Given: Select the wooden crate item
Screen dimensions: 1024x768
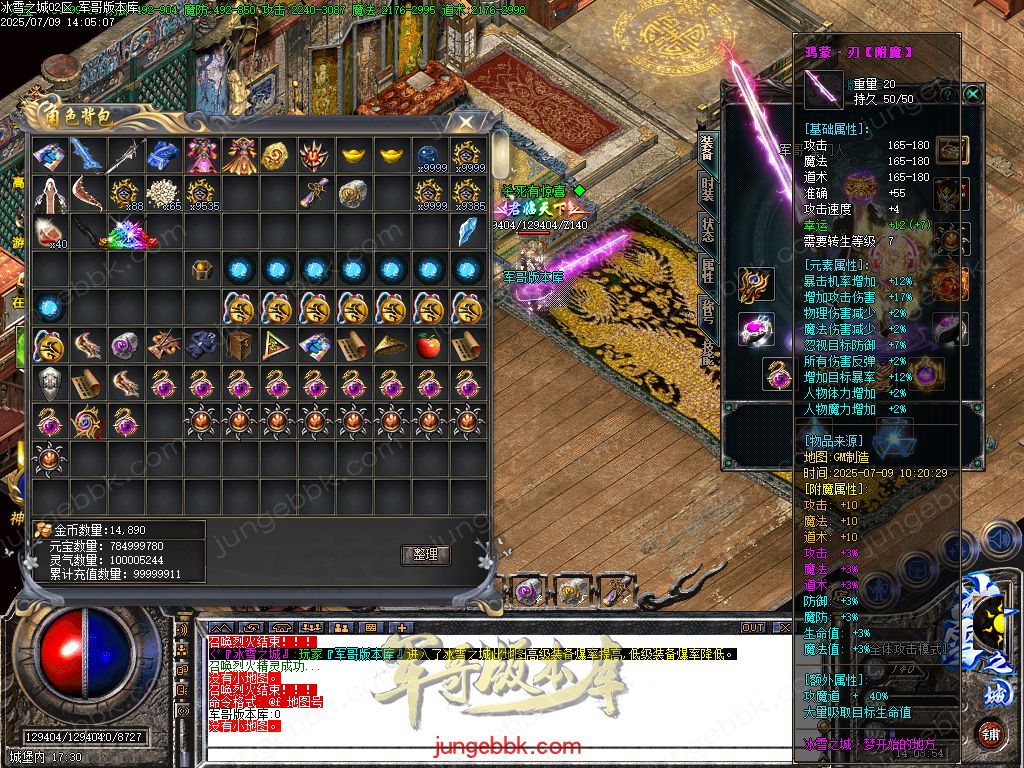Looking at the screenshot, I should [x=239, y=346].
